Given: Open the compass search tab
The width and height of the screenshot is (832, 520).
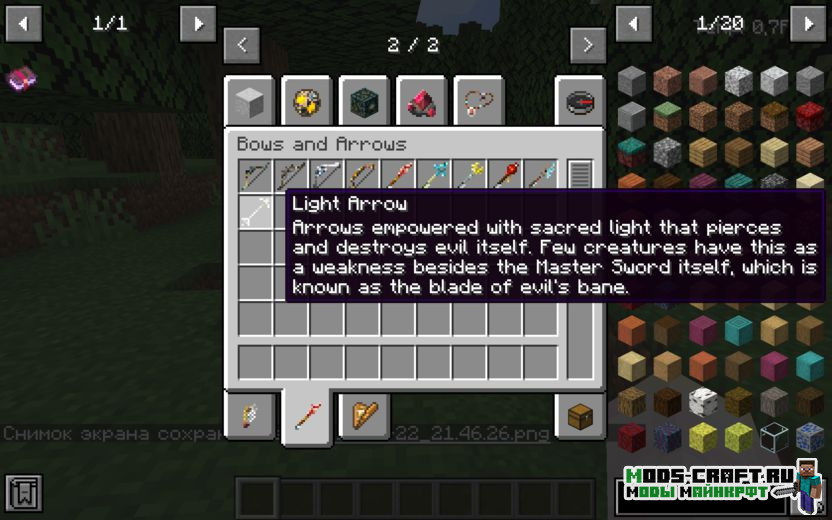Looking at the screenshot, I should (581, 101).
